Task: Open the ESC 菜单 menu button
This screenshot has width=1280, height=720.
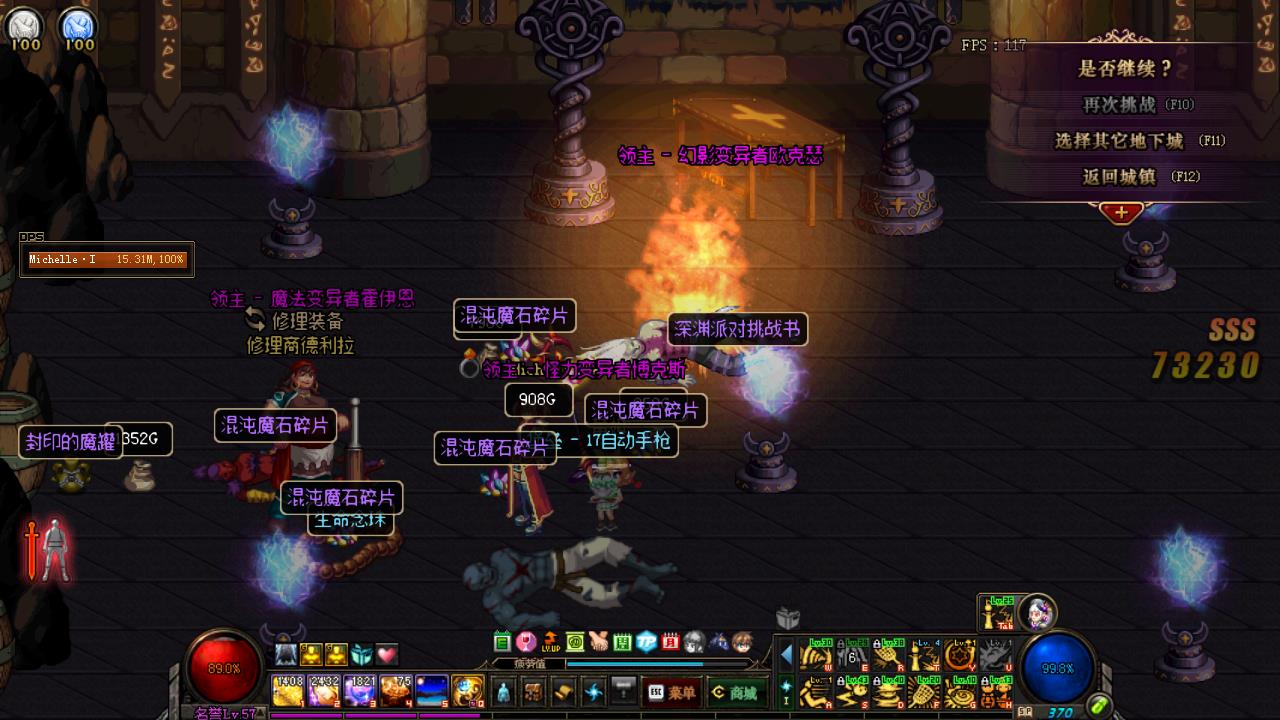Action: pos(671,692)
